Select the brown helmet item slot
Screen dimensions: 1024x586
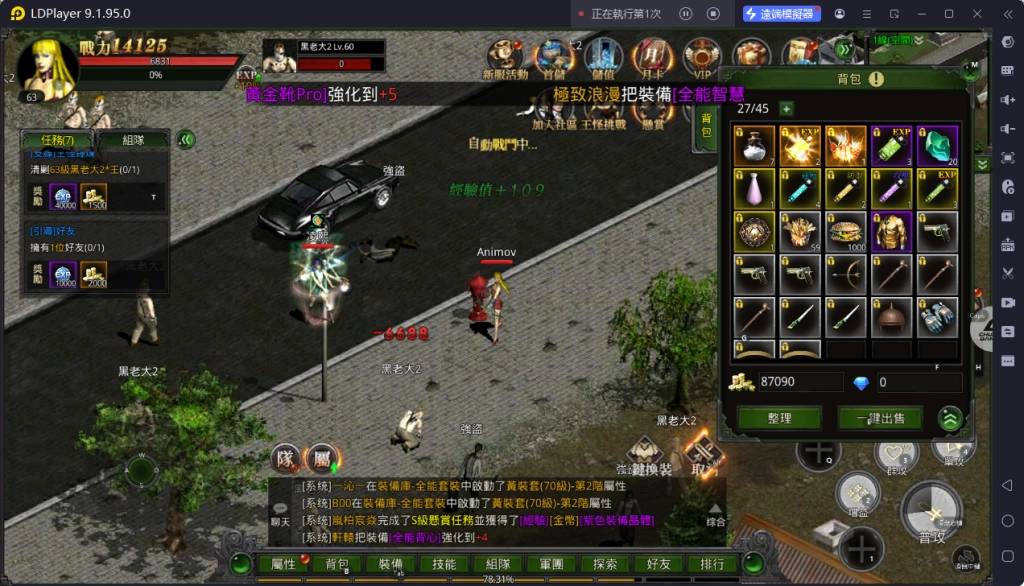[x=892, y=317]
